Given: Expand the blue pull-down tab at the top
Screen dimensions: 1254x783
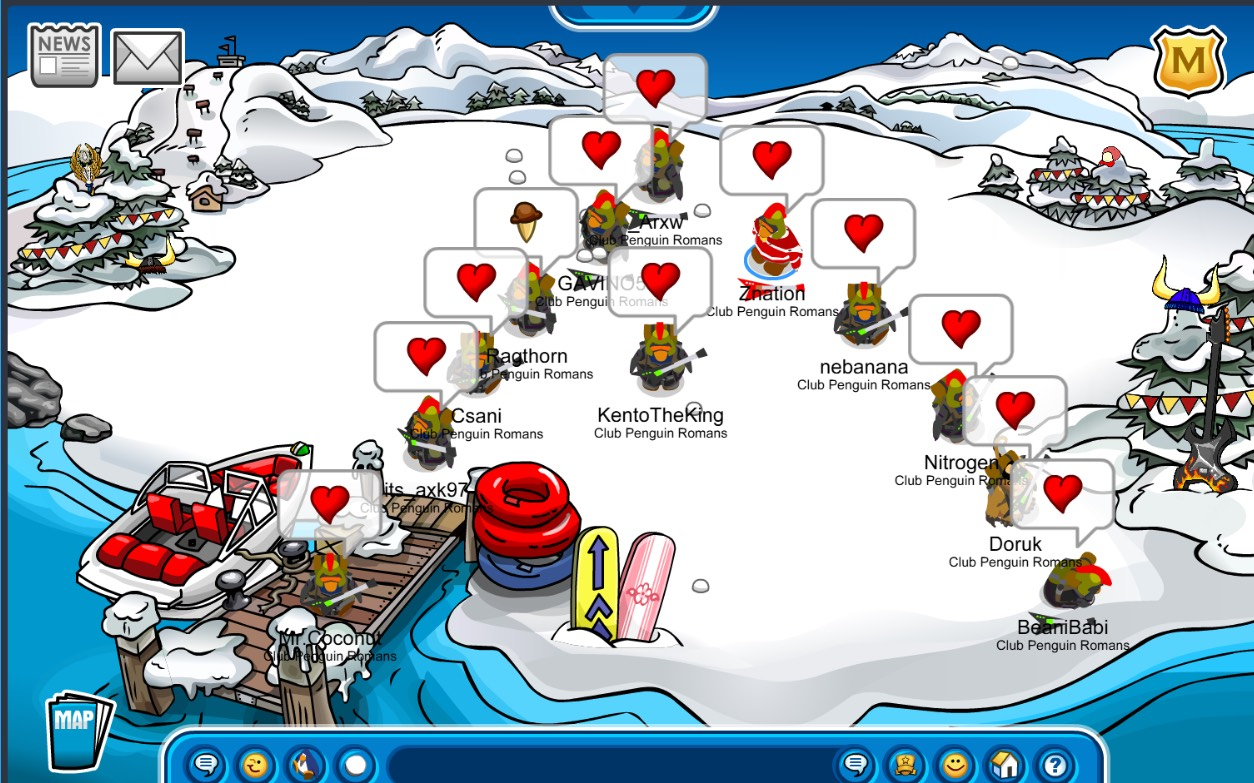Looking at the screenshot, I should 634,12.
